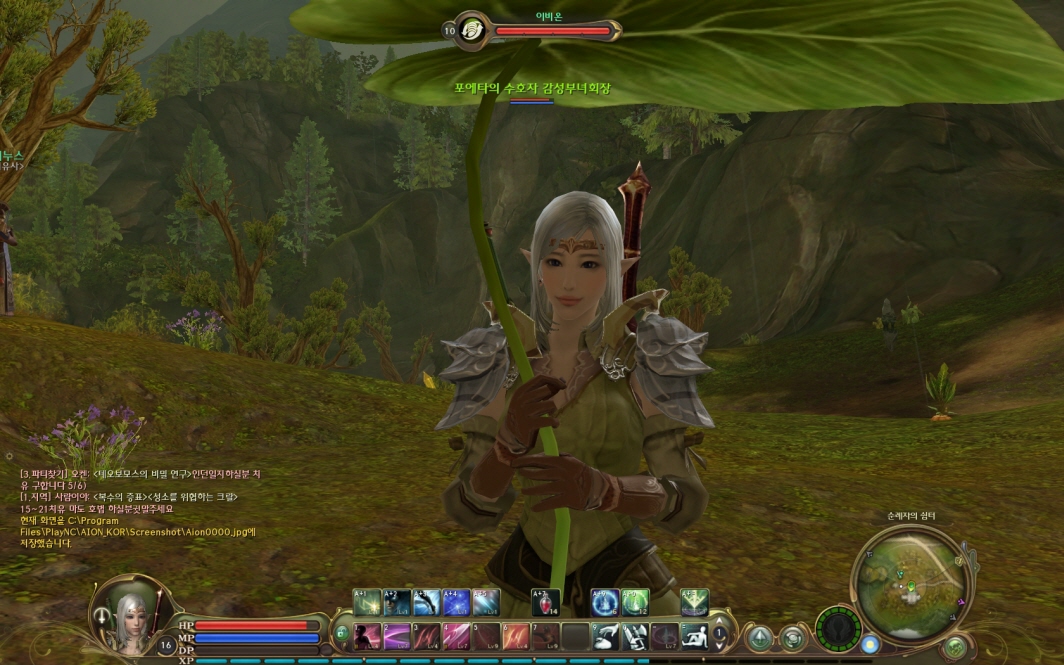Use the A+0 green circle scroll item

click(x=635, y=602)
